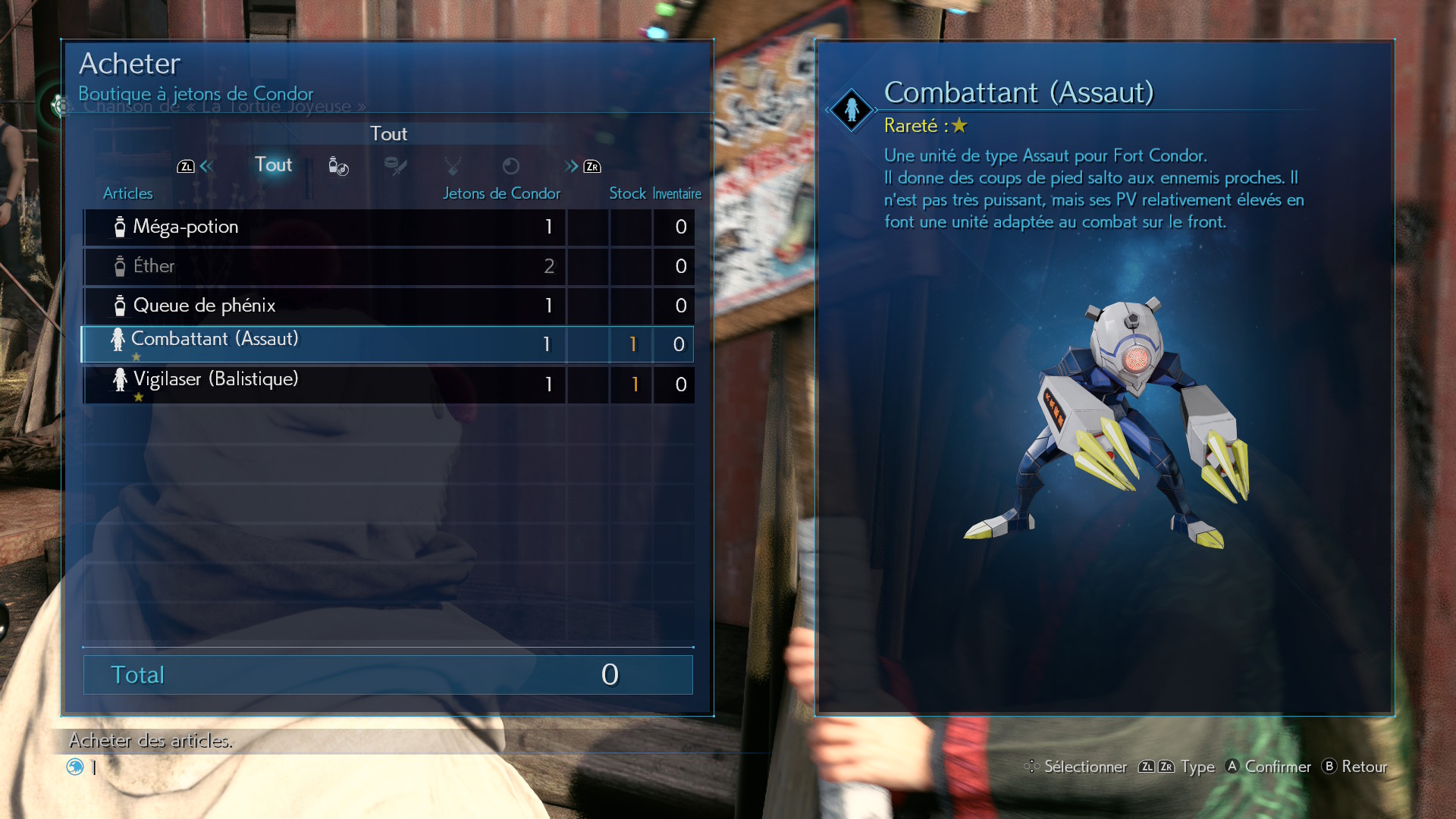The image size is (1456, 819).
Task: Switch to the Tout category tab
Action: 273,165
